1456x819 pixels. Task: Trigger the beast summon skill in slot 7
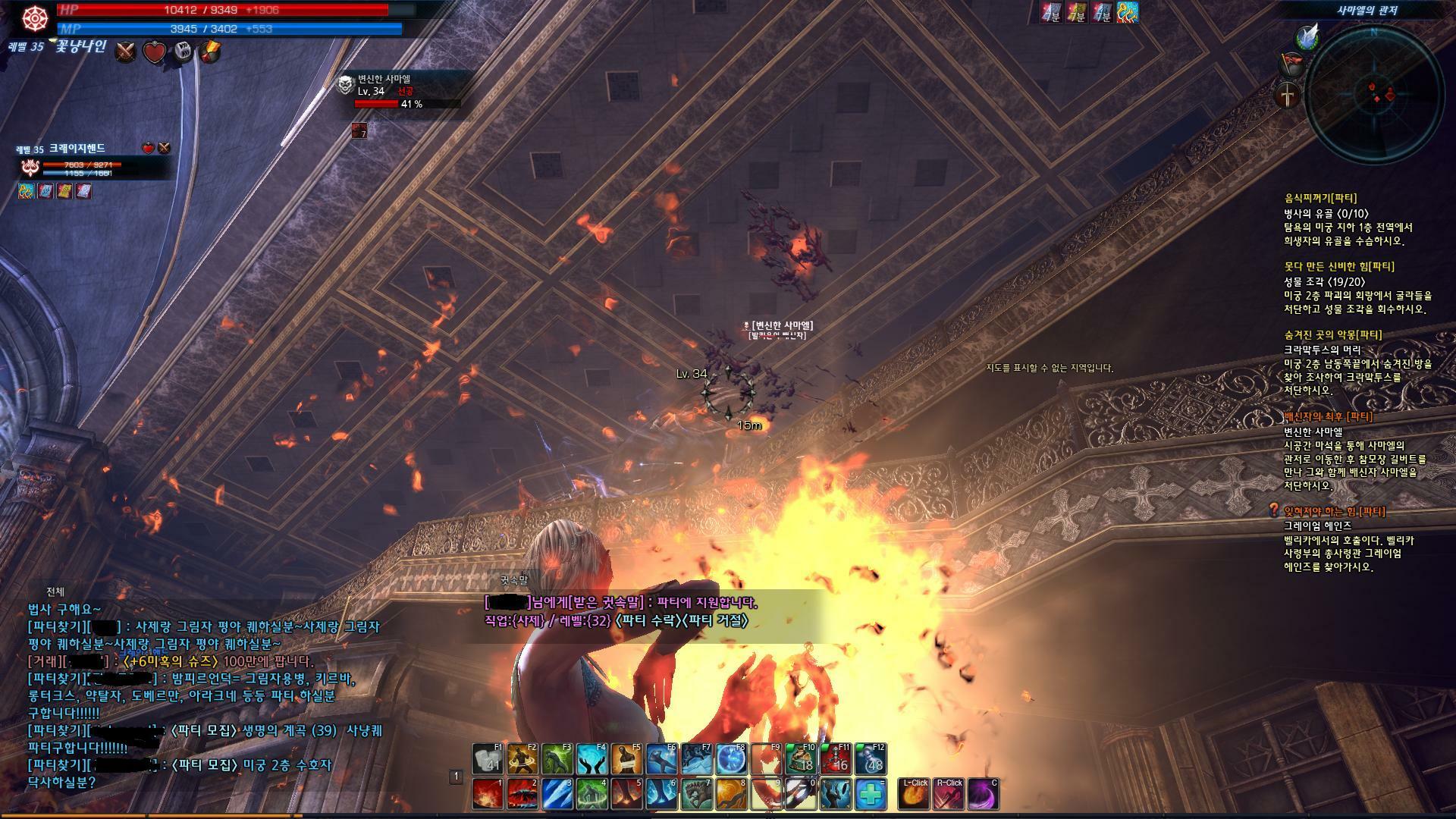click(696, 794)
